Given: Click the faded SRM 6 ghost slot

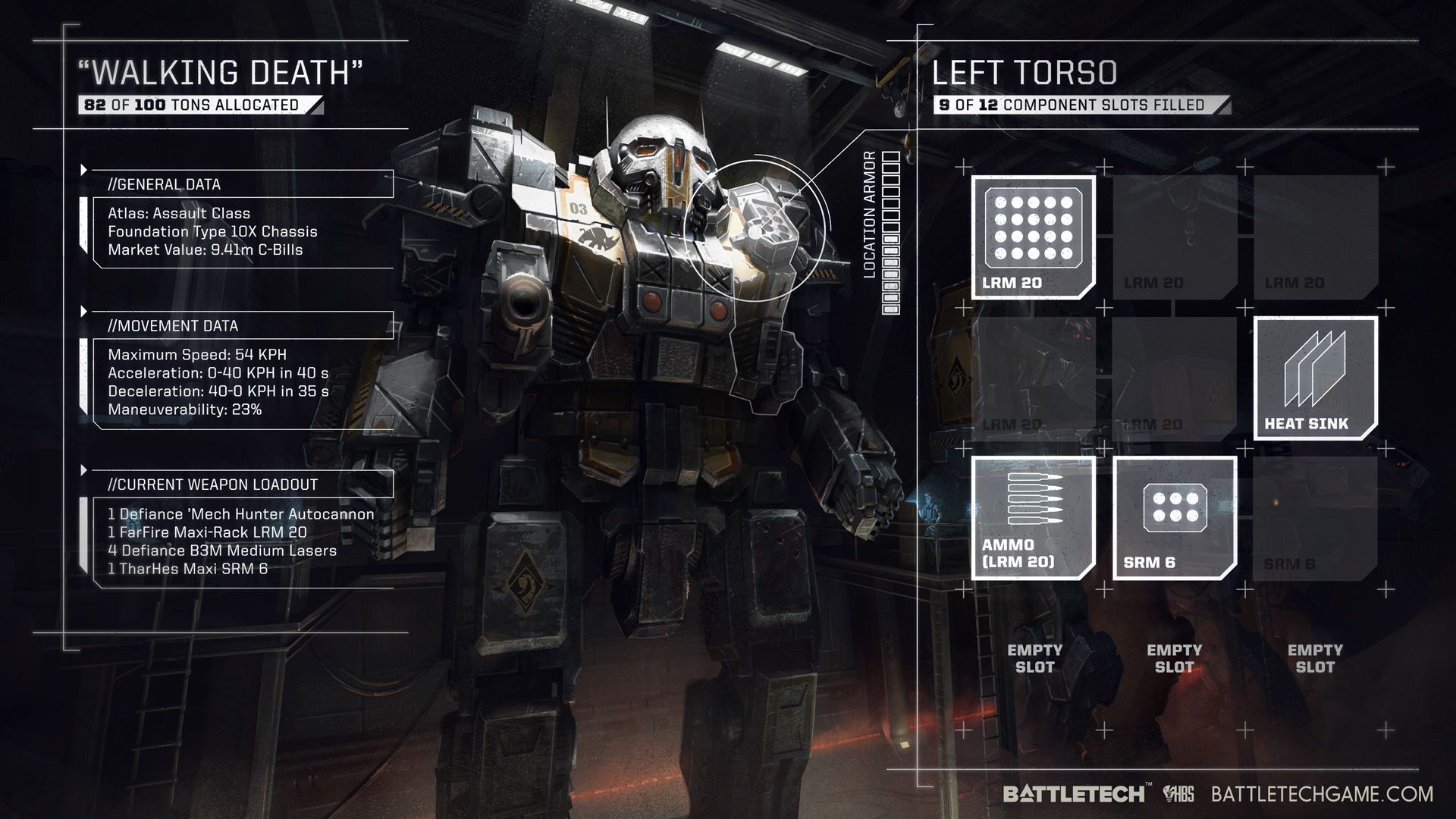Looking at the screenshot, I should click(1316, 519).
